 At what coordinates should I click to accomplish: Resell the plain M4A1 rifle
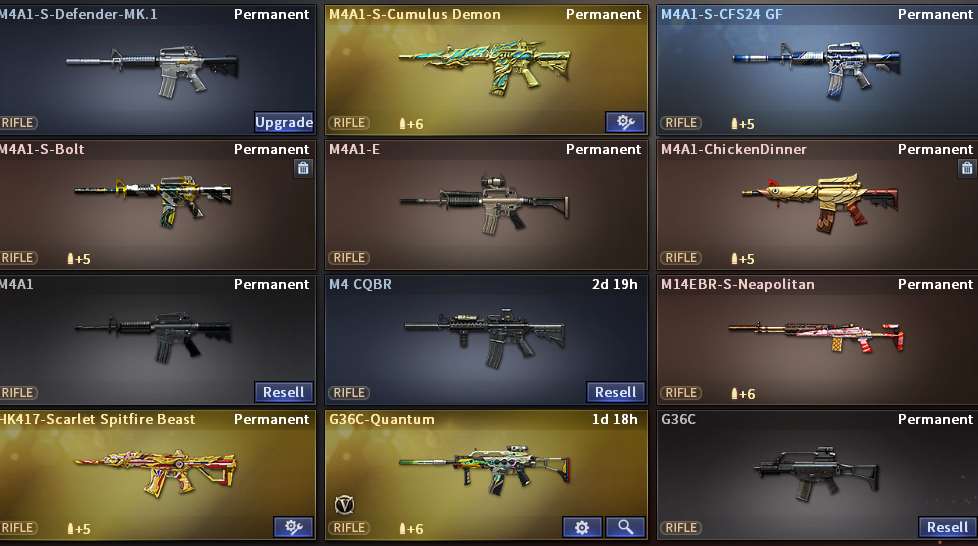[284, 392]
